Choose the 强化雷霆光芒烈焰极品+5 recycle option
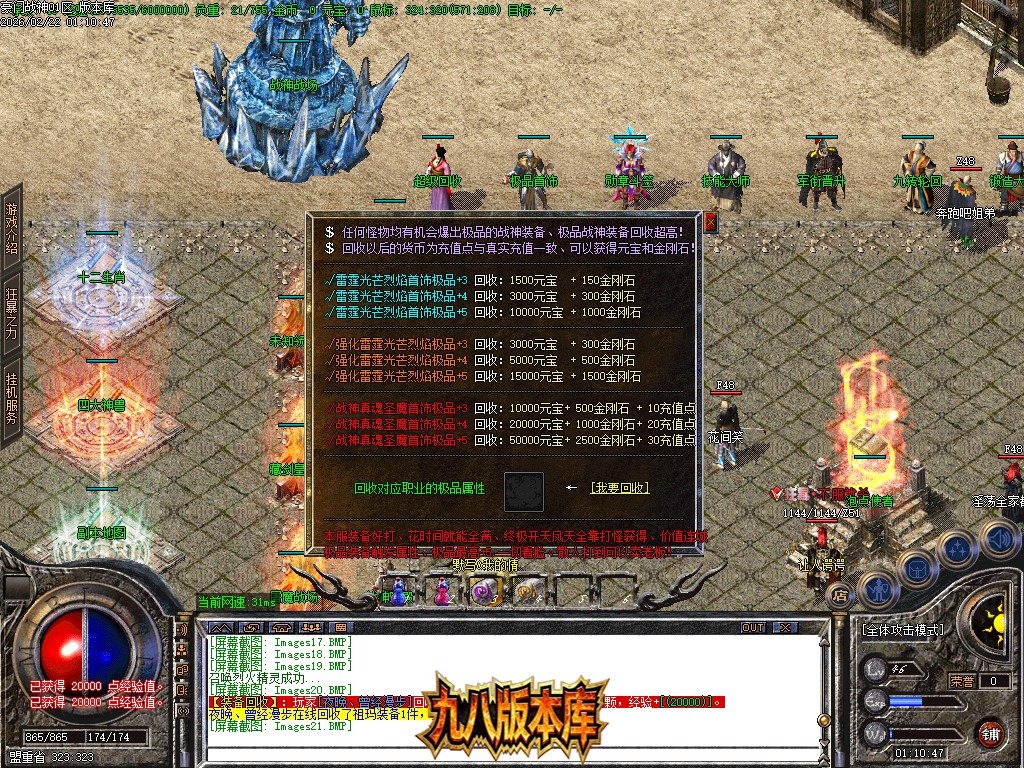 point(397,376)
